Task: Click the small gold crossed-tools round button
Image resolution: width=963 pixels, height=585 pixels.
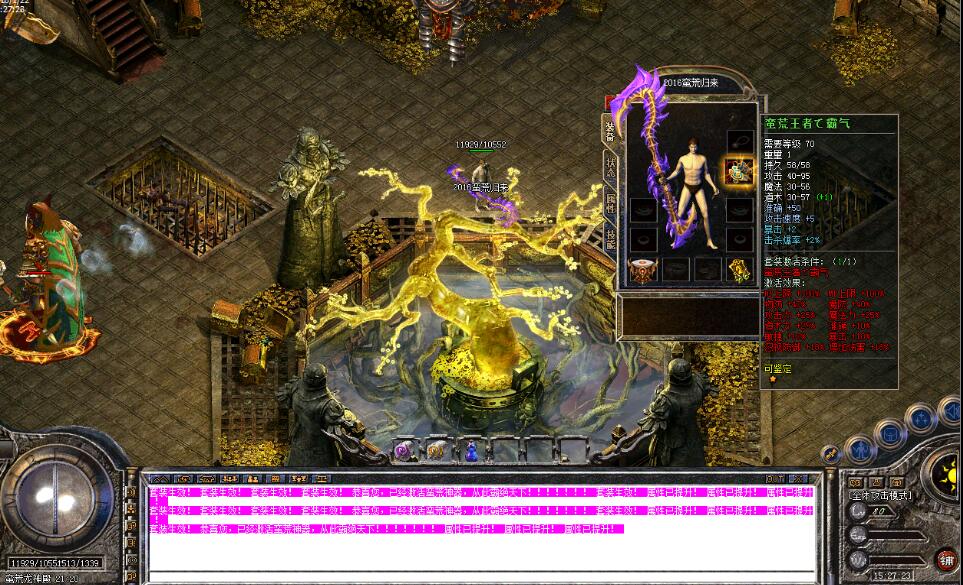Action: pos(832,456)
